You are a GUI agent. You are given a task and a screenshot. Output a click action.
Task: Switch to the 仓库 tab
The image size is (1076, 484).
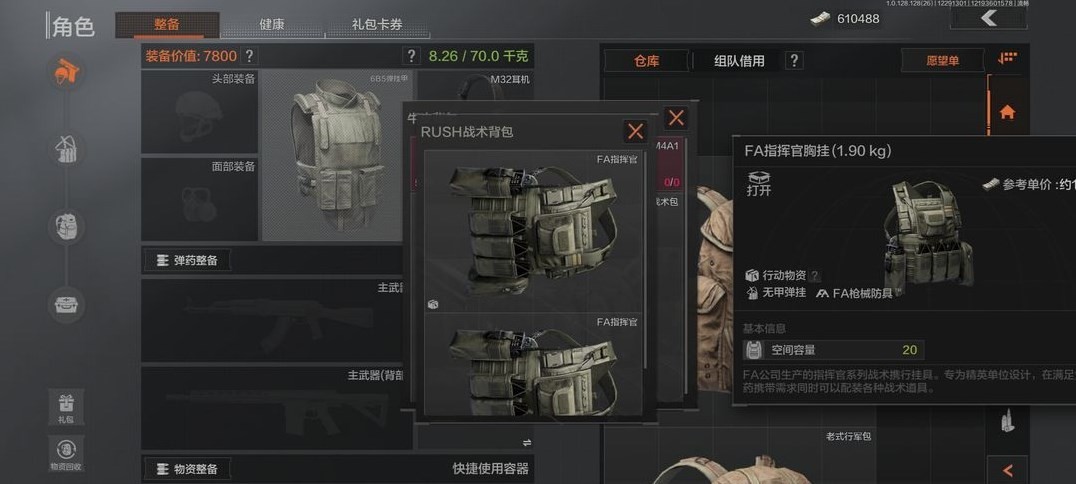click(647, 61)
